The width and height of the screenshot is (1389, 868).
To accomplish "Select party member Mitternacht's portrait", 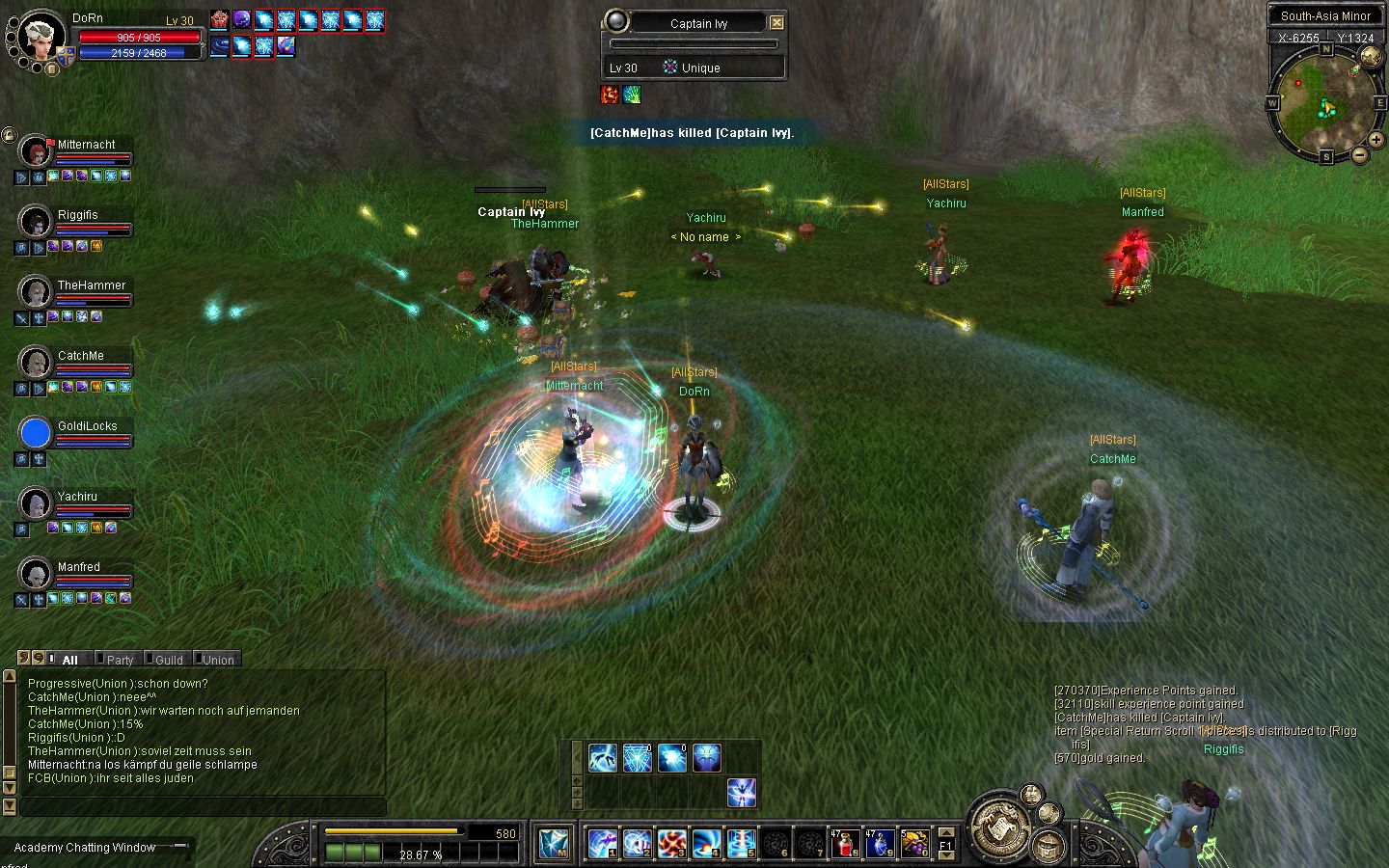I will point(36,152).
